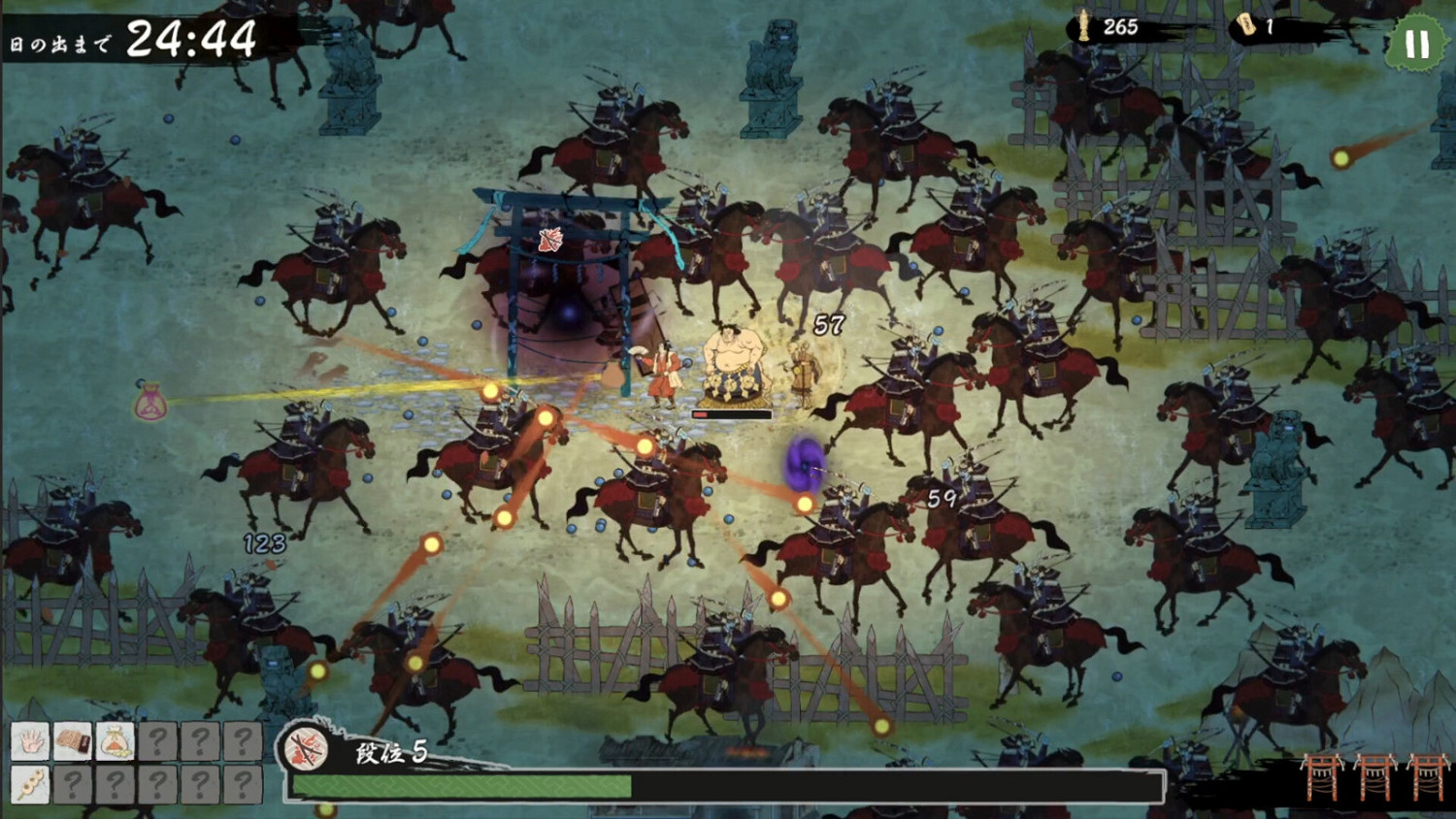Viewport: 1456px width, 819px height.
Task: Click the ticket currency icon showing 1
Action: click(1243, 27)
